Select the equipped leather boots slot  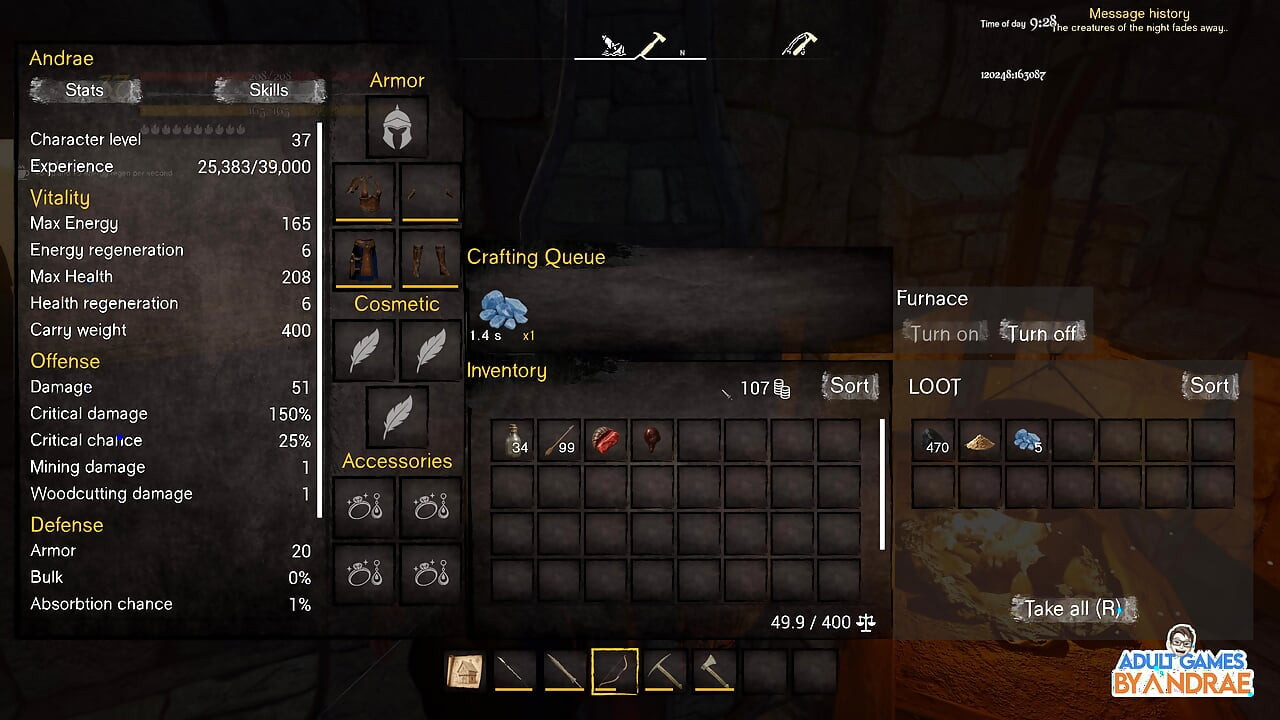[430, 257]
